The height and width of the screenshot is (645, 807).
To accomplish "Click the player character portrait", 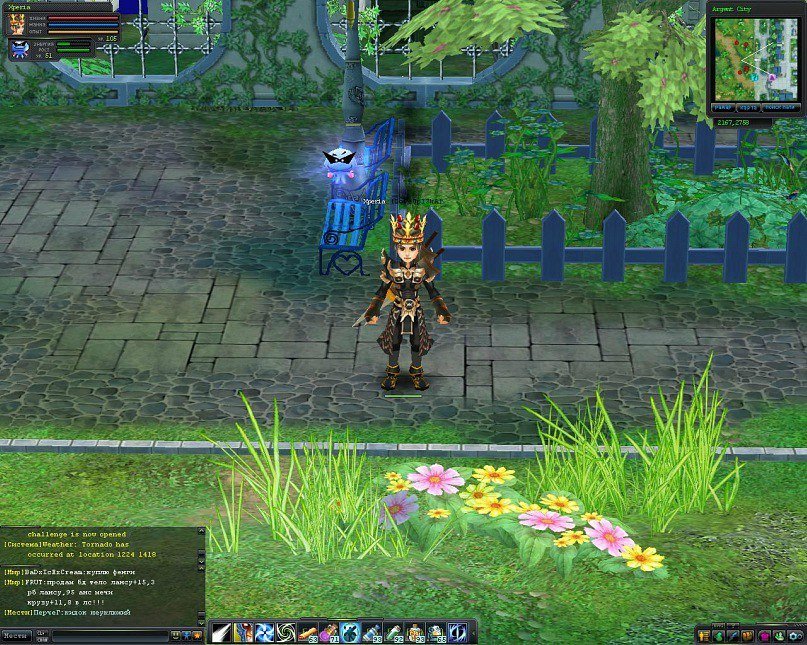I will [17, 24].
